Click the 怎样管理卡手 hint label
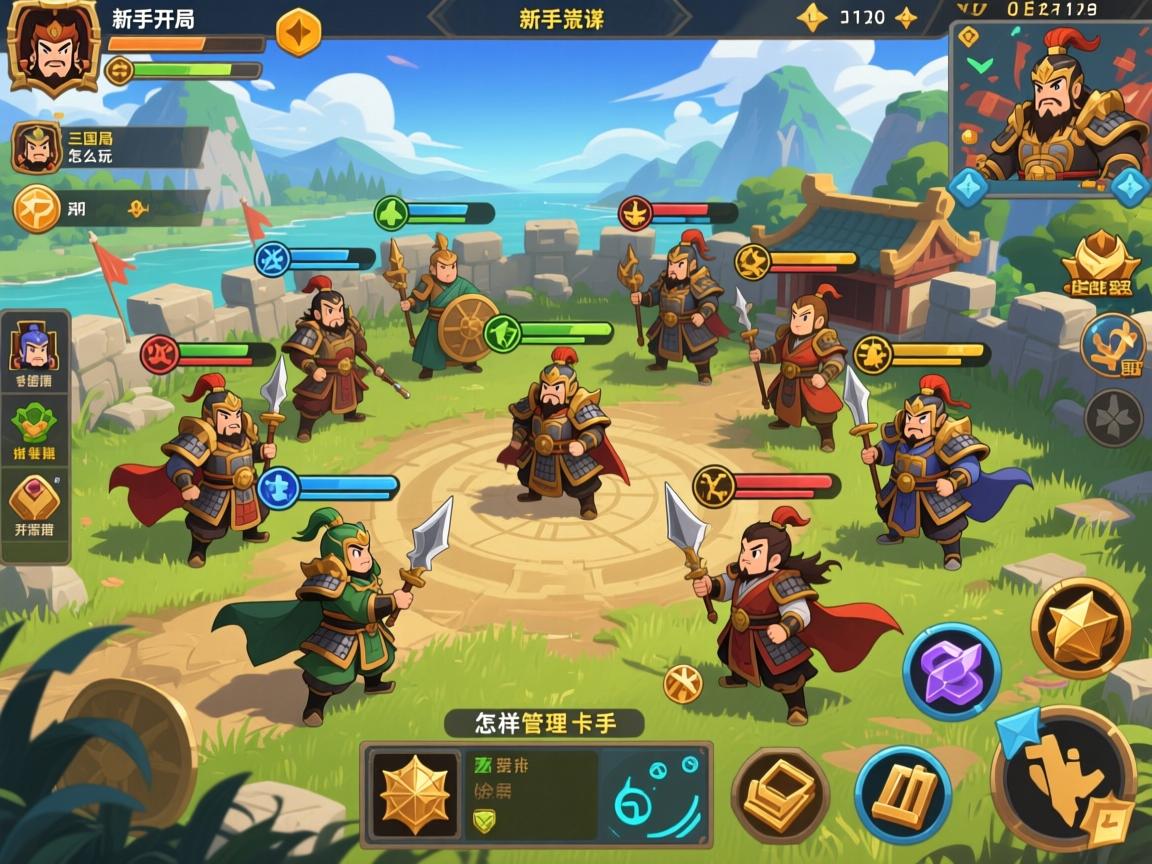 point(543,723)
